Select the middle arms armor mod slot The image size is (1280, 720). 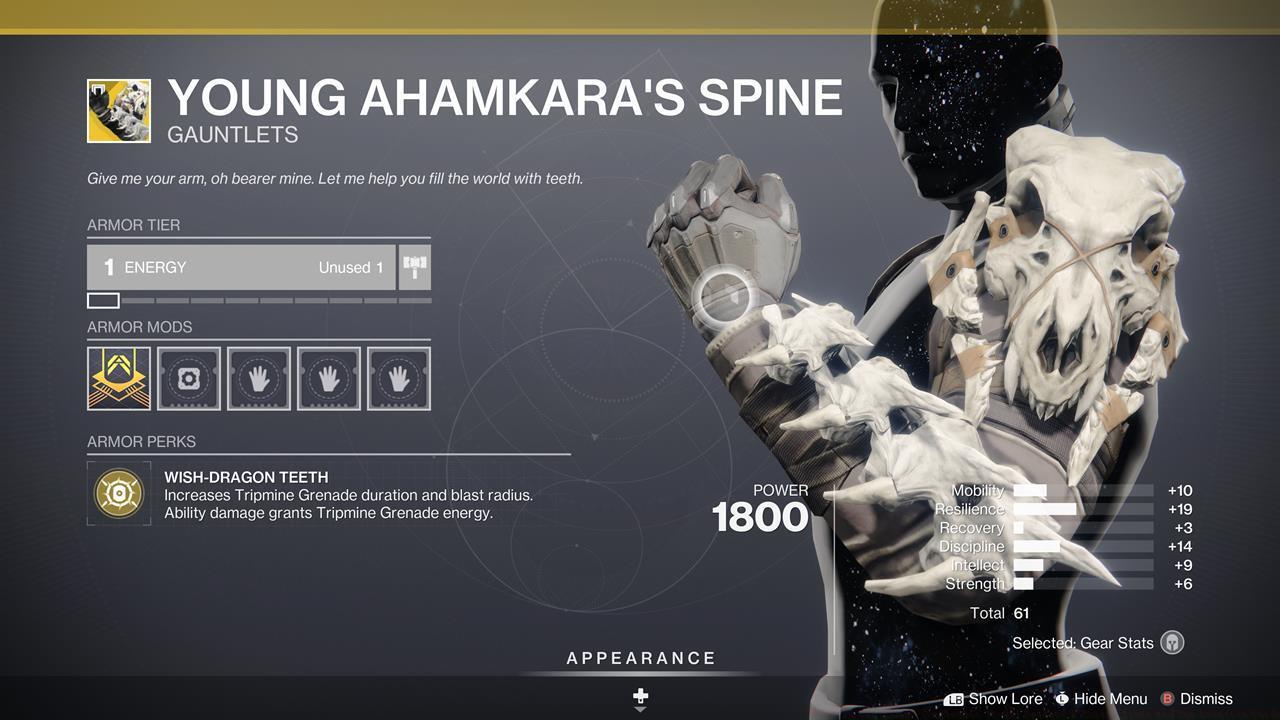(x=329, y=378)
